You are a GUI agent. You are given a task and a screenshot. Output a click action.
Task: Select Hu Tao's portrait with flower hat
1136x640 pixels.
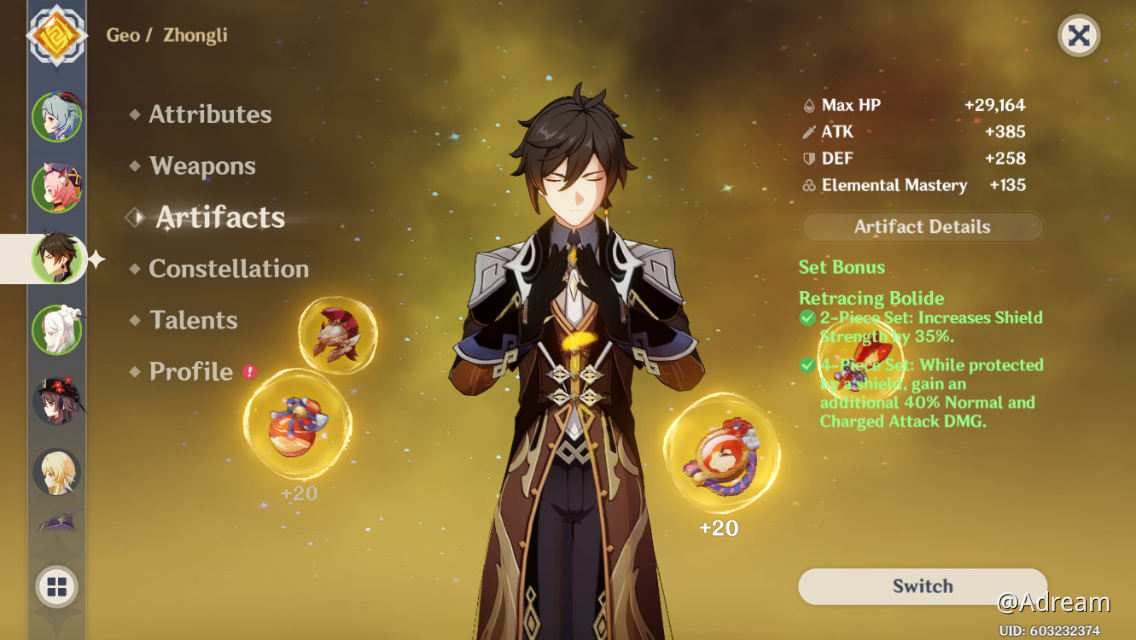click(x=56, y=400)
